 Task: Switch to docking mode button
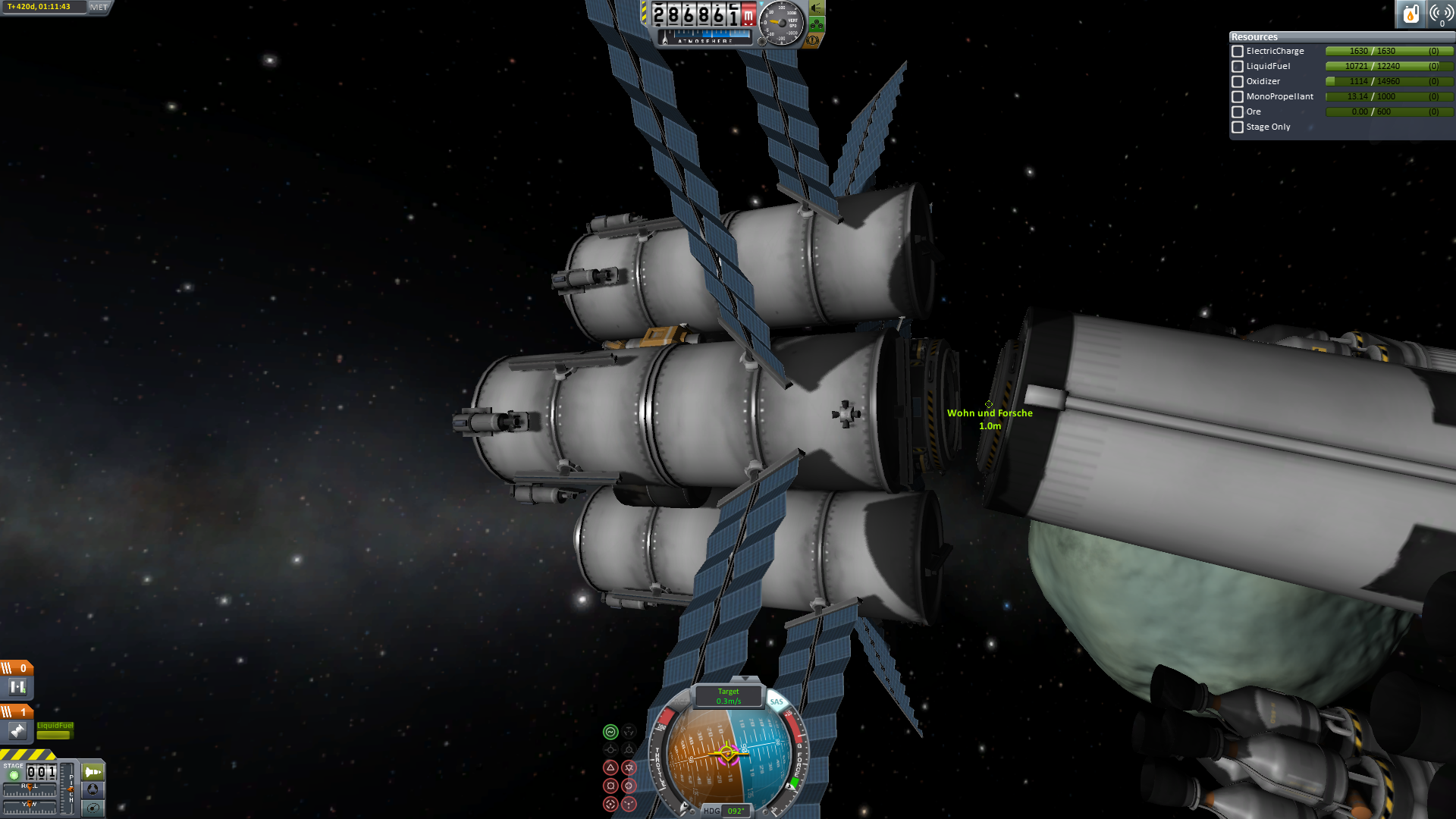[93, 789]
